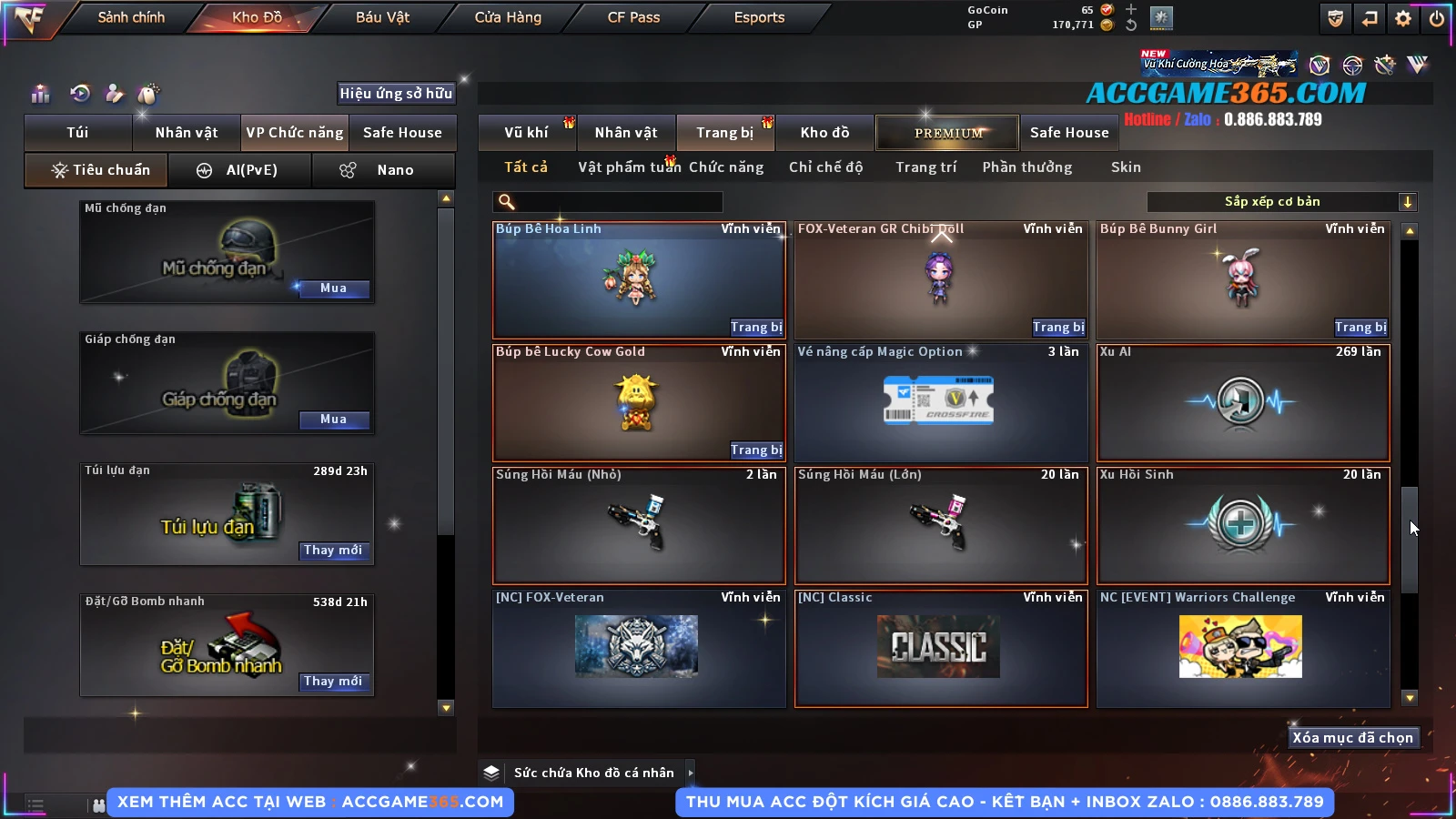Renew the Túi lựu đạn item
Viewport: 1456px width, 819px height.
point(333,551)
